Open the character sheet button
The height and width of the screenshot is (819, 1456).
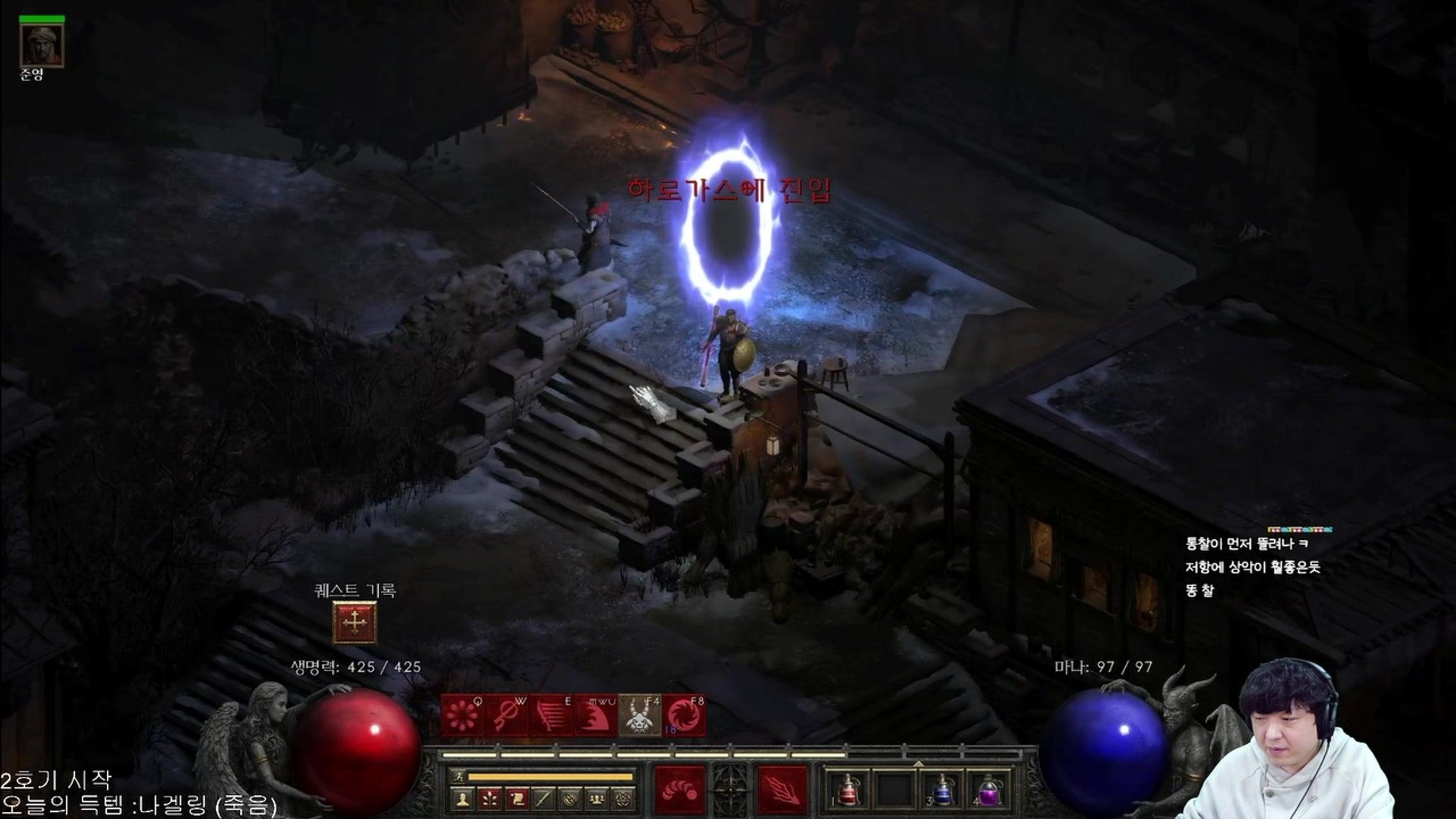coord(463,799)
